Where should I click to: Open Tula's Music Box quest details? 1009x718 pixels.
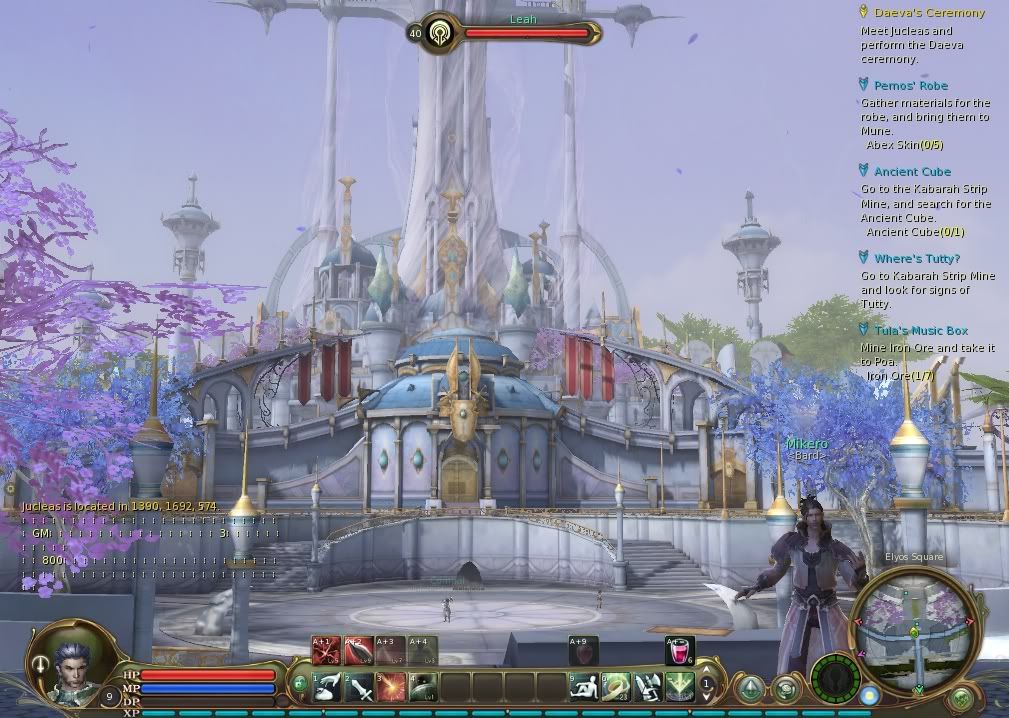920,331
